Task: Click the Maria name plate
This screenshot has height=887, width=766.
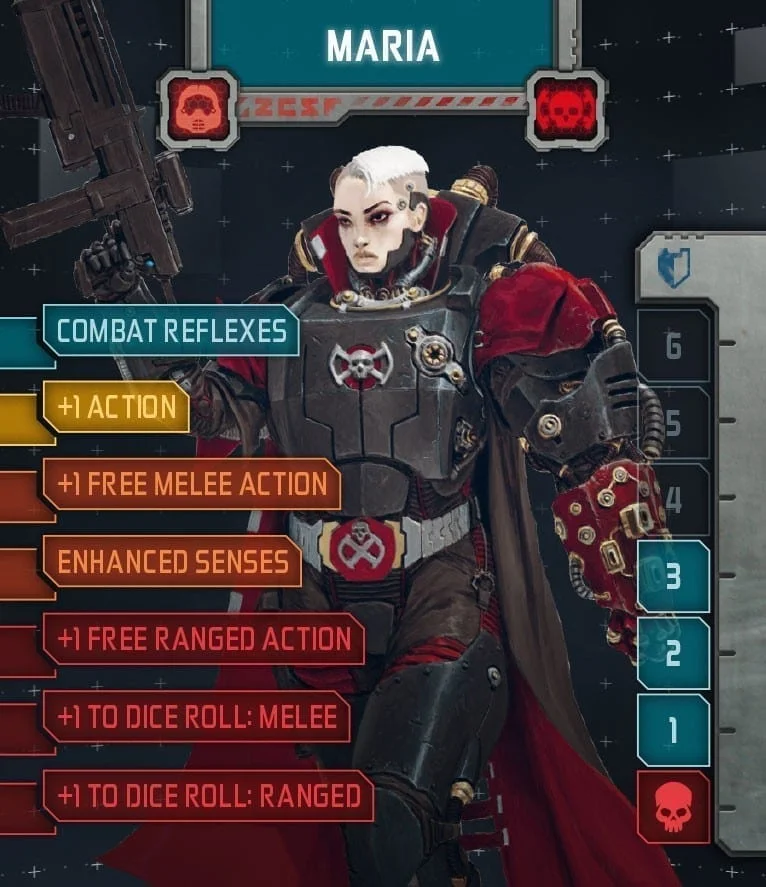Action: (382, 46)
